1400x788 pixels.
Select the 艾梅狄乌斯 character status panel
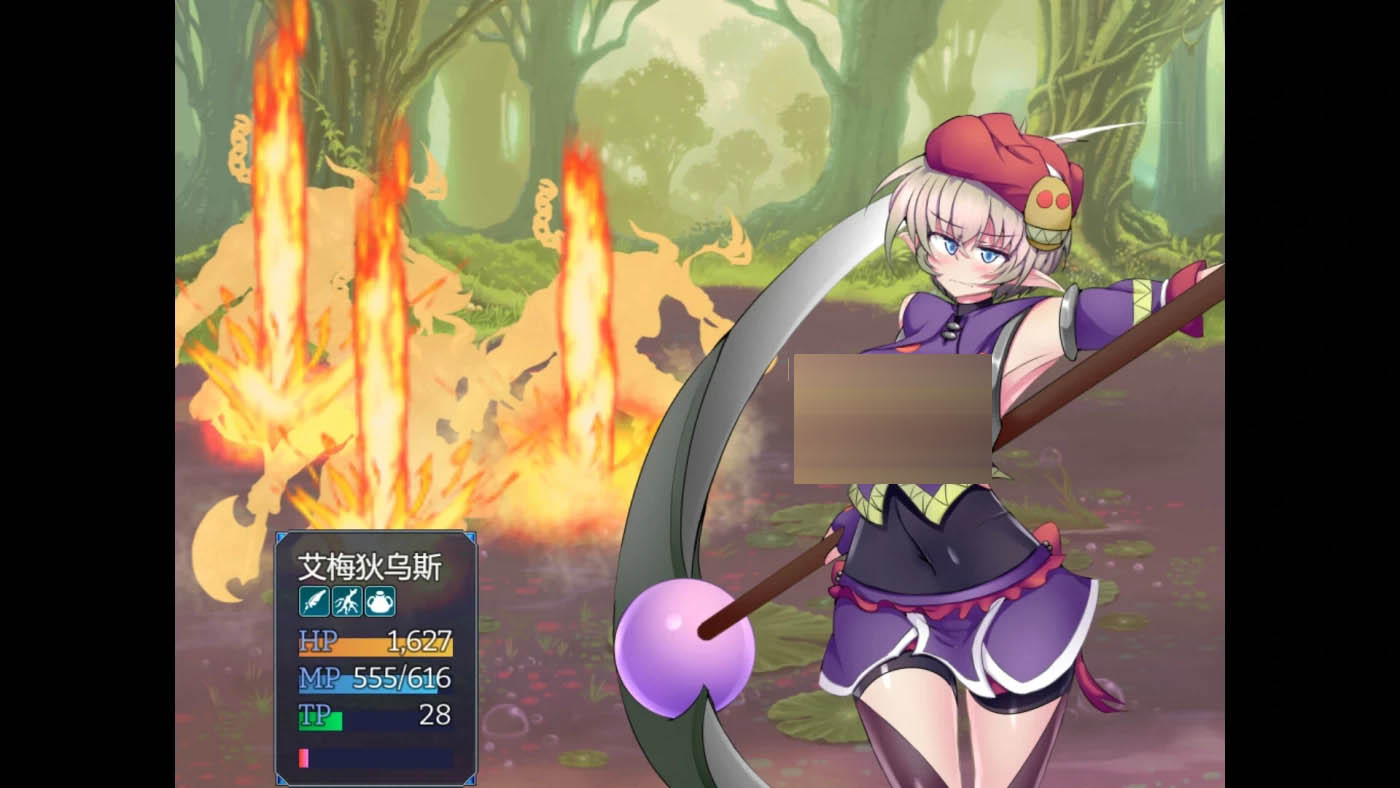[376, 658]
